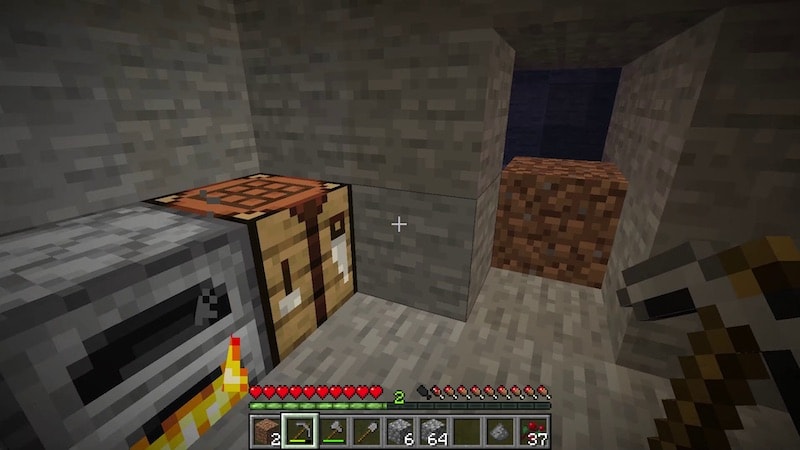Viewport: 800px width, 450px height.
Task: Select the cobblestone stack of 64
Action: 433,431
